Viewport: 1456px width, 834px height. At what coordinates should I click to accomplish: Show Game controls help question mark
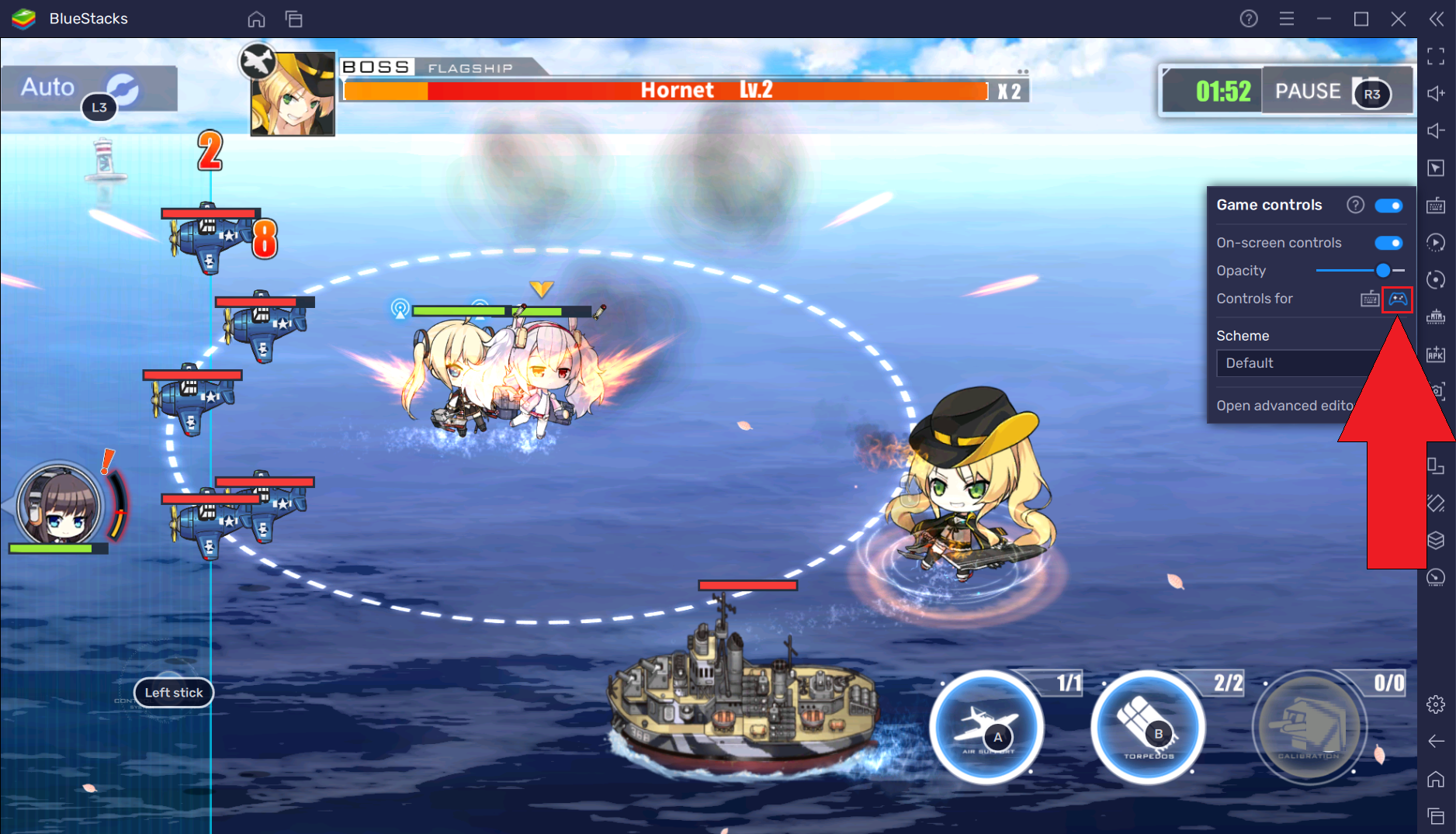(x=1355, y=205)
